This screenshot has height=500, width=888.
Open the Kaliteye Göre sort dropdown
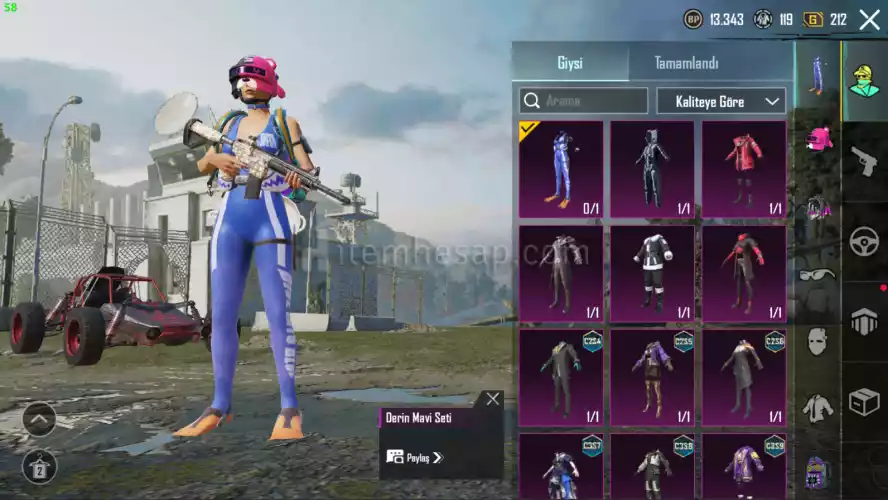721,100
